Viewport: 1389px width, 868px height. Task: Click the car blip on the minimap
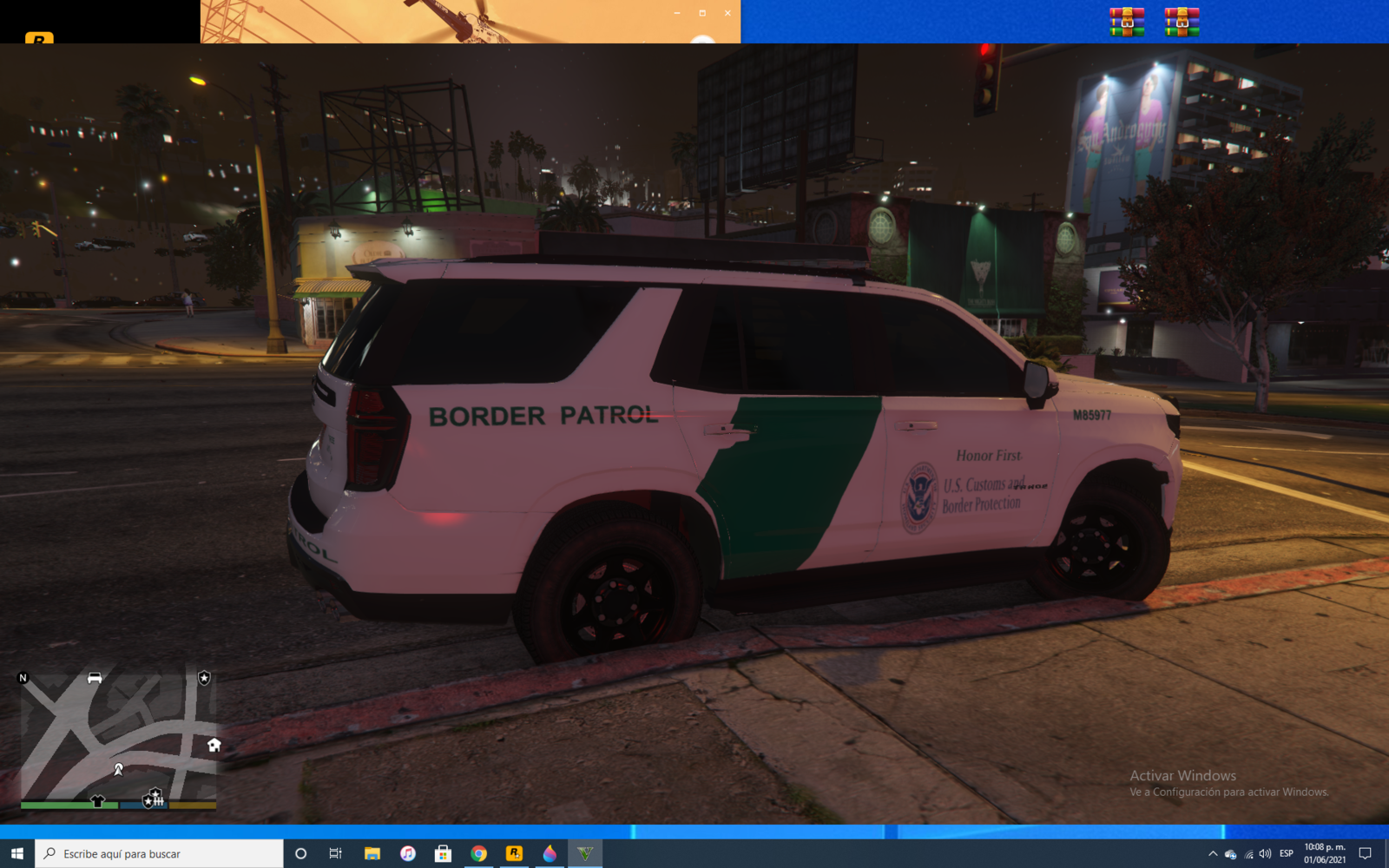coord(95,678)
